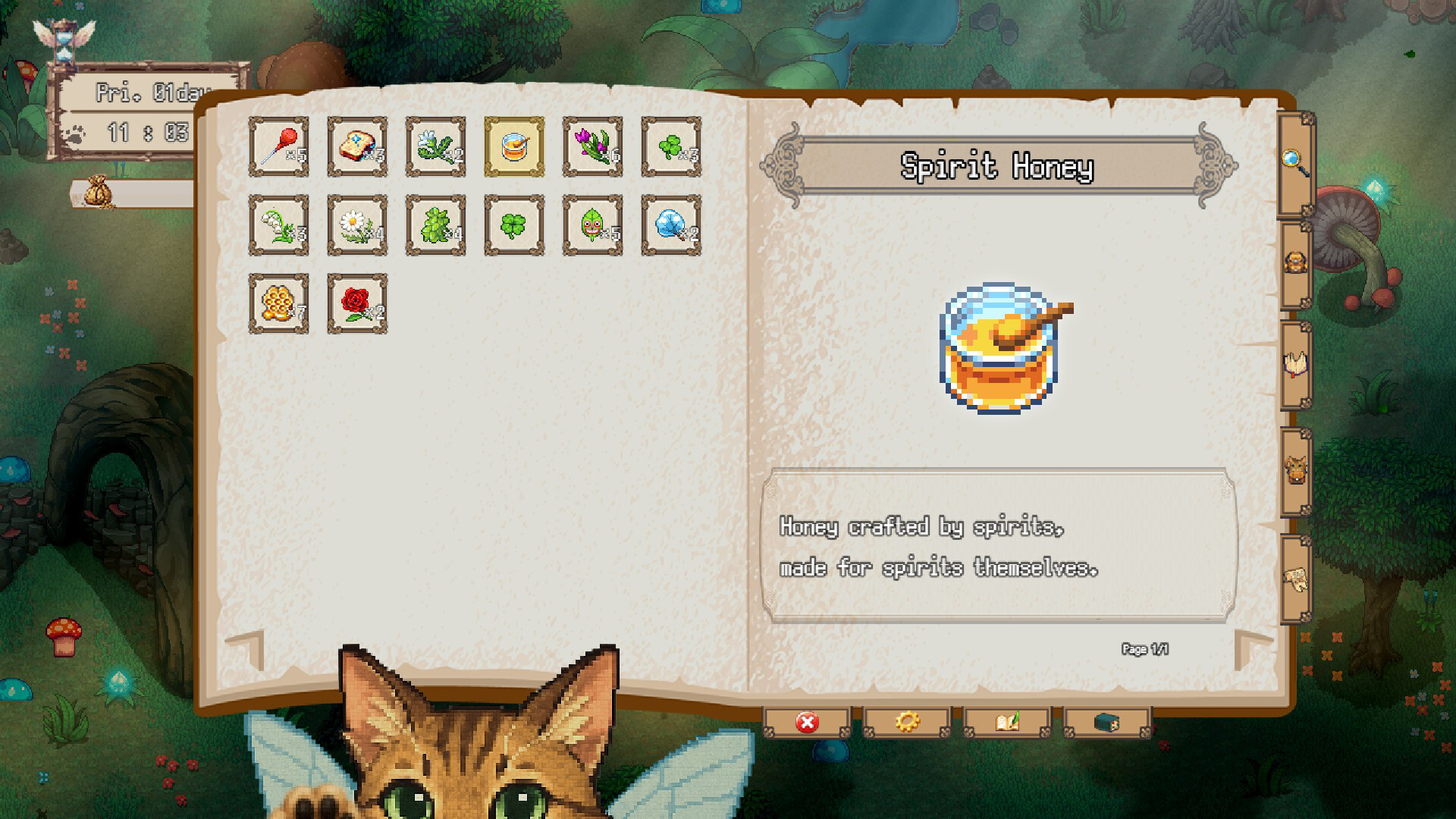
Task: Click the fairy hourglass above the date sign
Action: (64, 42)
